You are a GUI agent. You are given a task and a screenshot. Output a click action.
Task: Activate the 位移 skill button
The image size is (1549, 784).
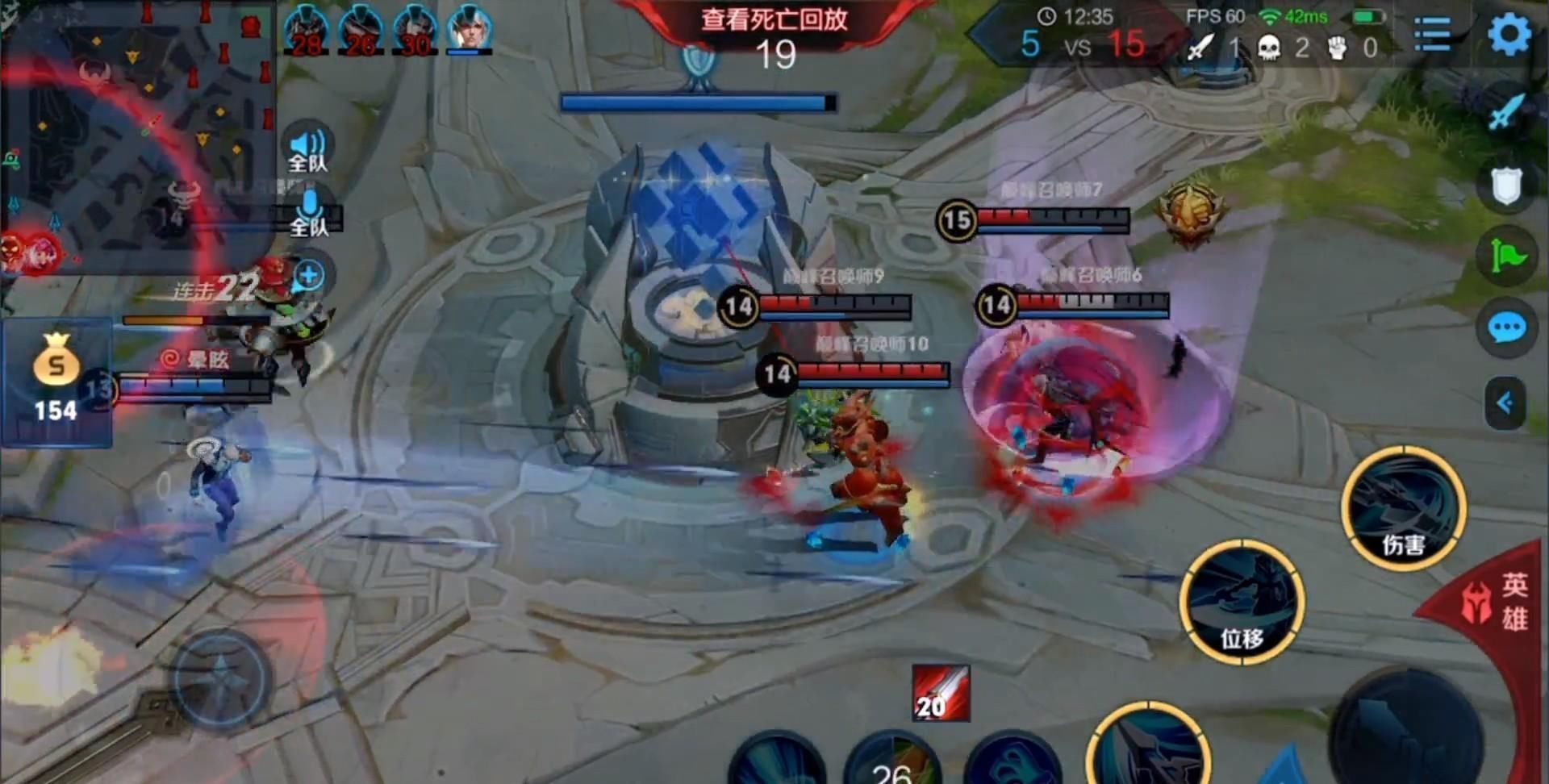click(1242, 603)
